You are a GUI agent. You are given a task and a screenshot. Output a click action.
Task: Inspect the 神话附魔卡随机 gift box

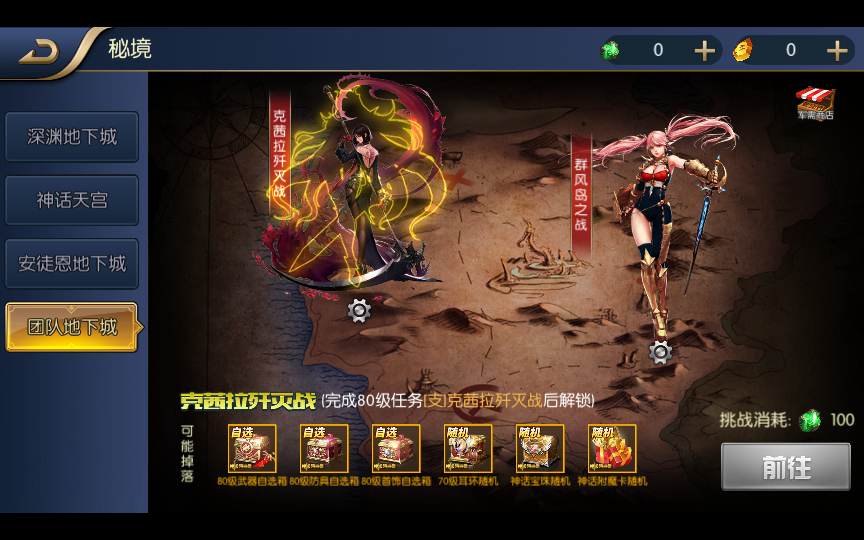click(612, 449)
